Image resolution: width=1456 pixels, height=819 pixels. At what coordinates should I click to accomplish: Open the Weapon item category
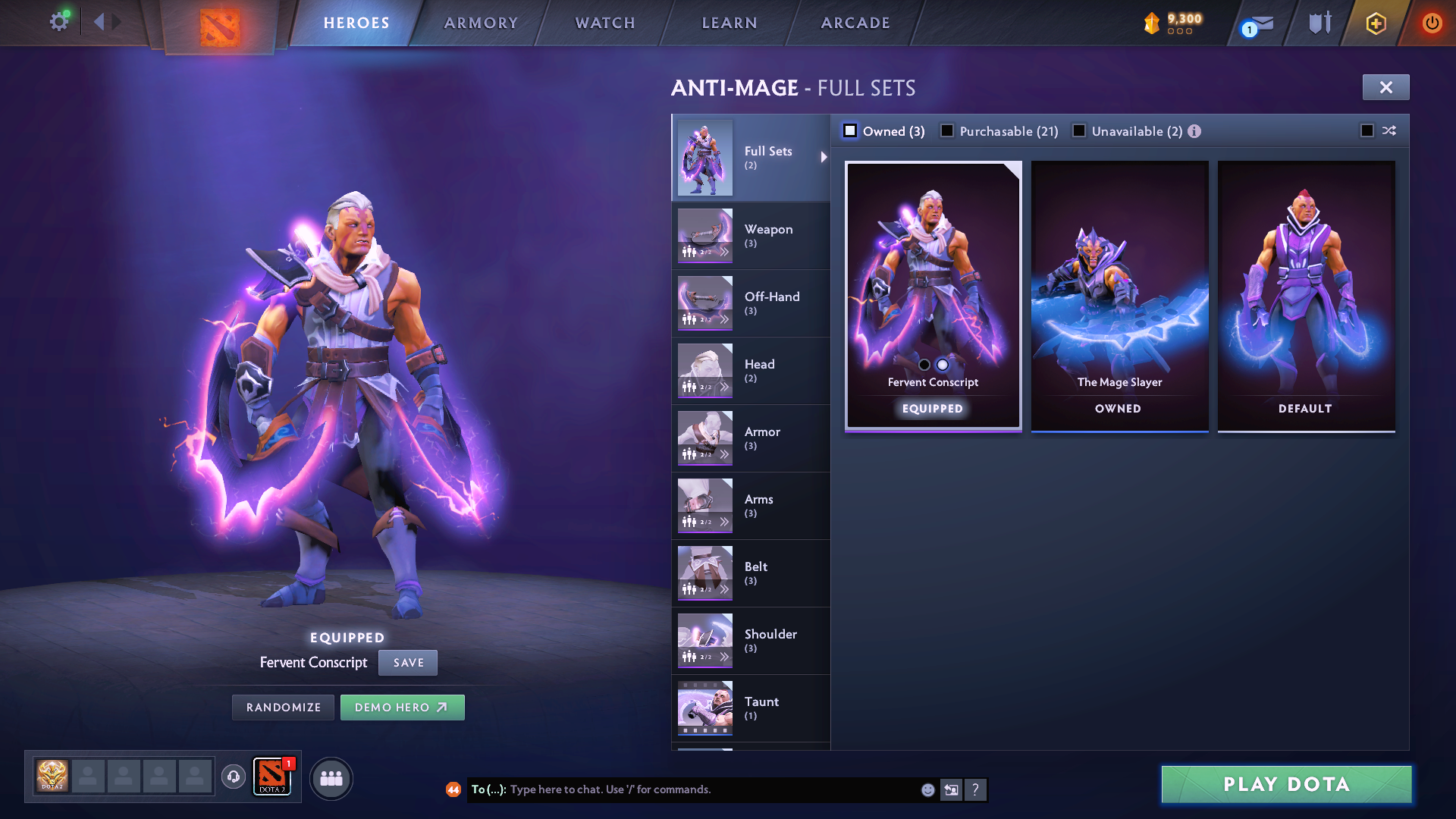pos(751,236)
